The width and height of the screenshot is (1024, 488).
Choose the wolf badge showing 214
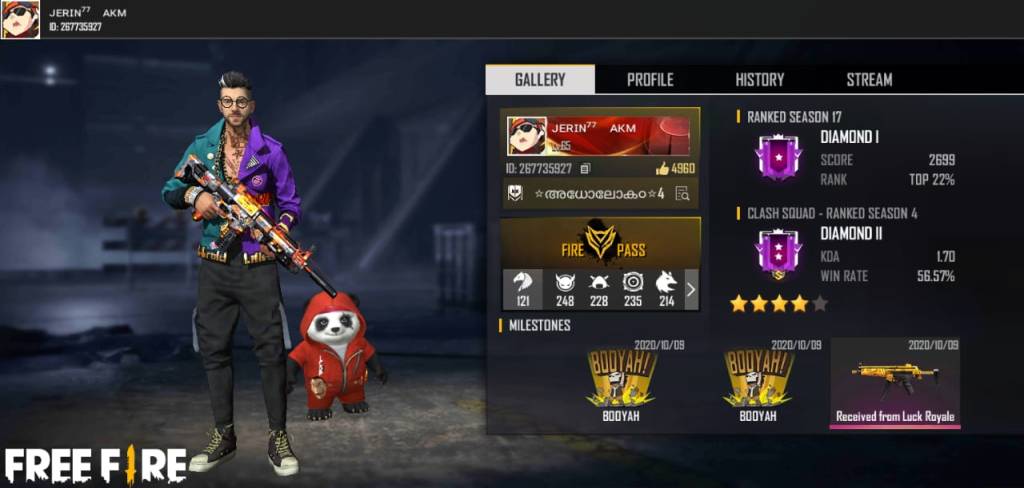click(x=666, y=289)
